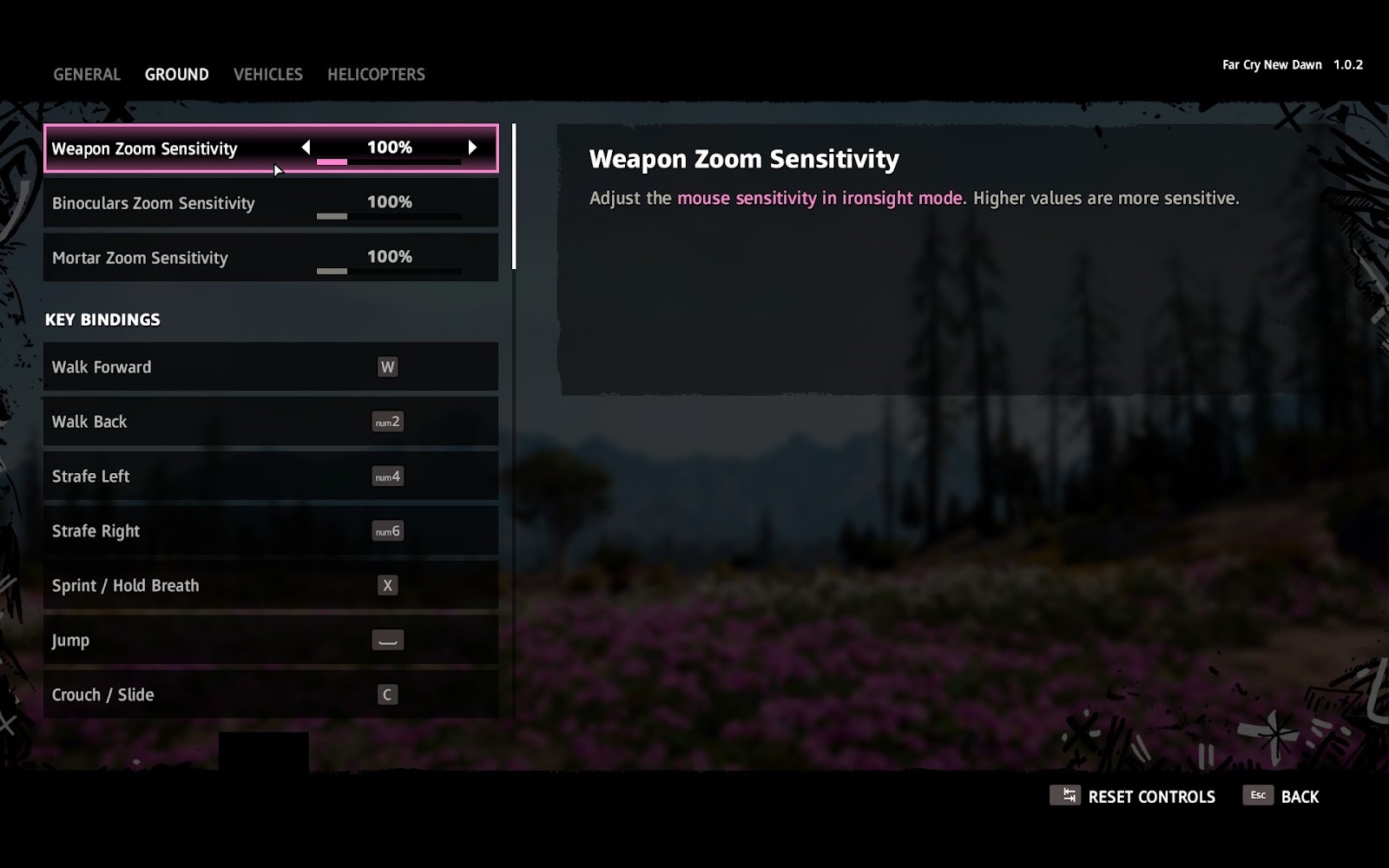Click the settings list scrollbar
This screenshot has height=868, width=1389.
click(x=514, y=197)
